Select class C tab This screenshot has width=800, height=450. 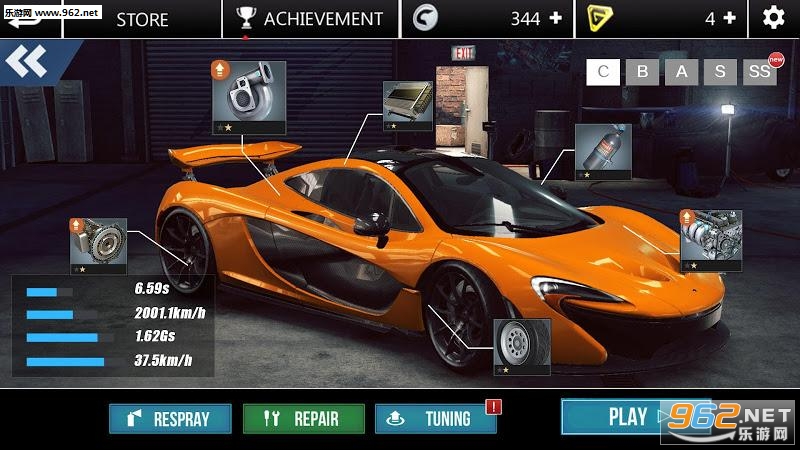tap(602, 72)
